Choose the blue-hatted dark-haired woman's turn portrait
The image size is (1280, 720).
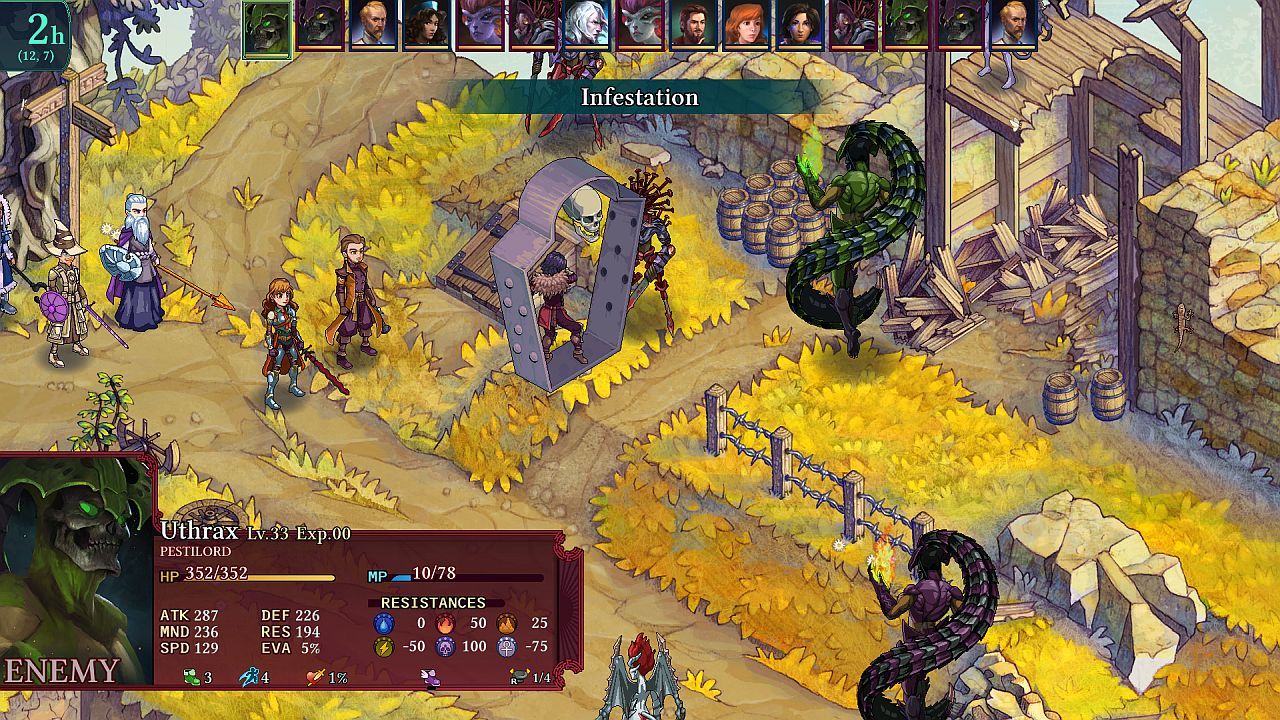click(x=426, y=24)
